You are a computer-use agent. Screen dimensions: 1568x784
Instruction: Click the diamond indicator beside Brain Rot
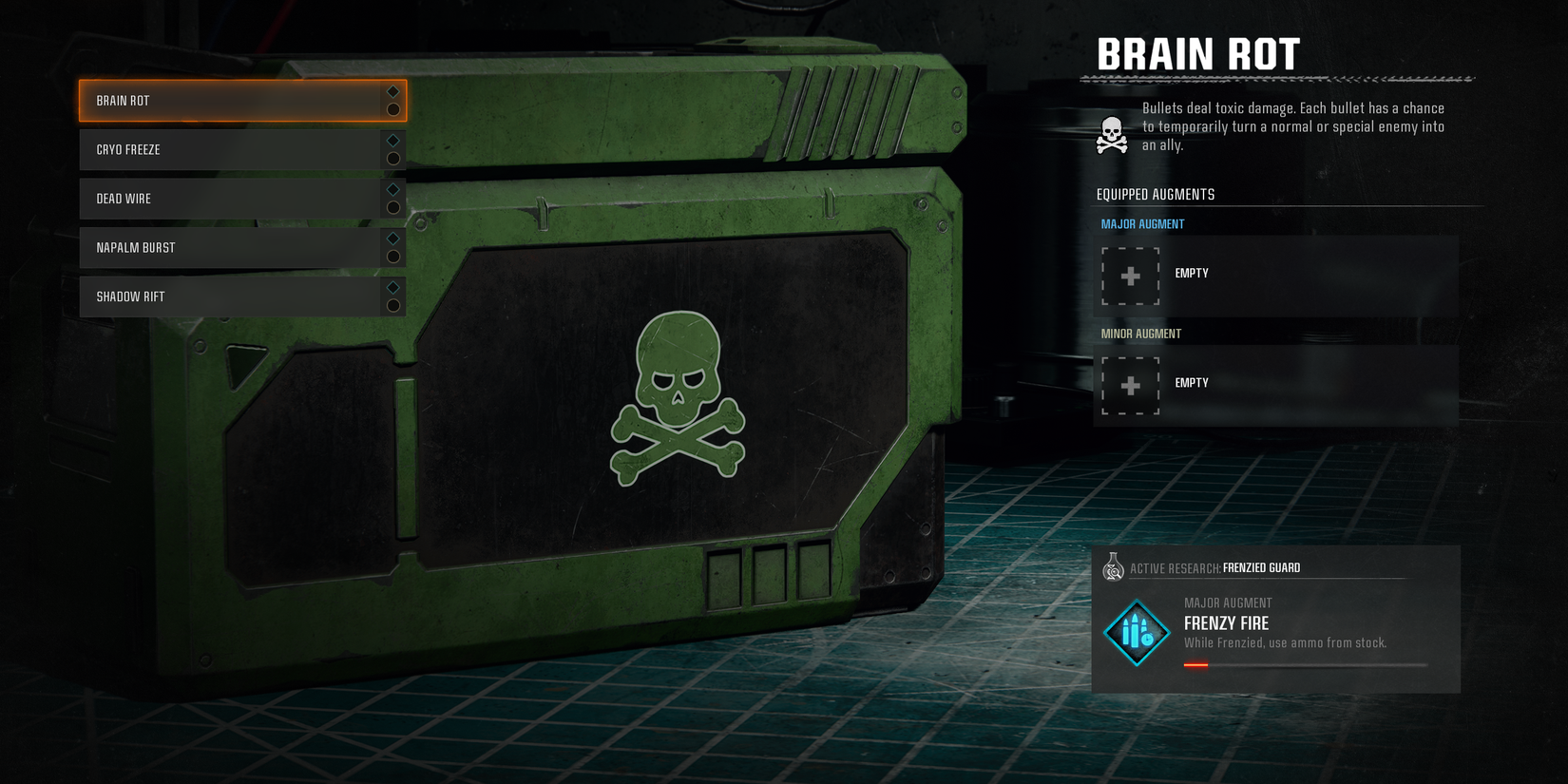coord(392,91)
